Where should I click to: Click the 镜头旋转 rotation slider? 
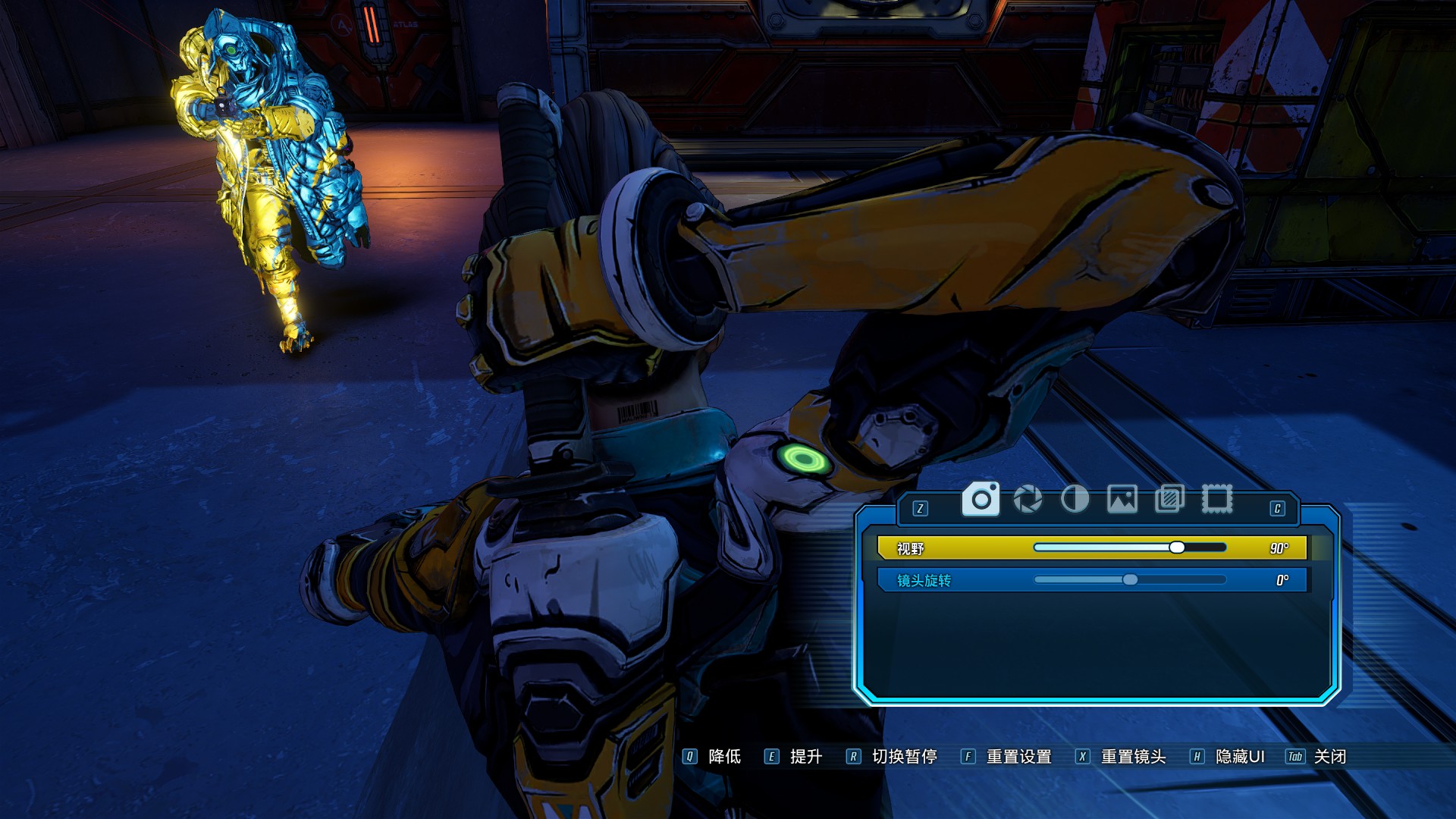point(1129,580)
